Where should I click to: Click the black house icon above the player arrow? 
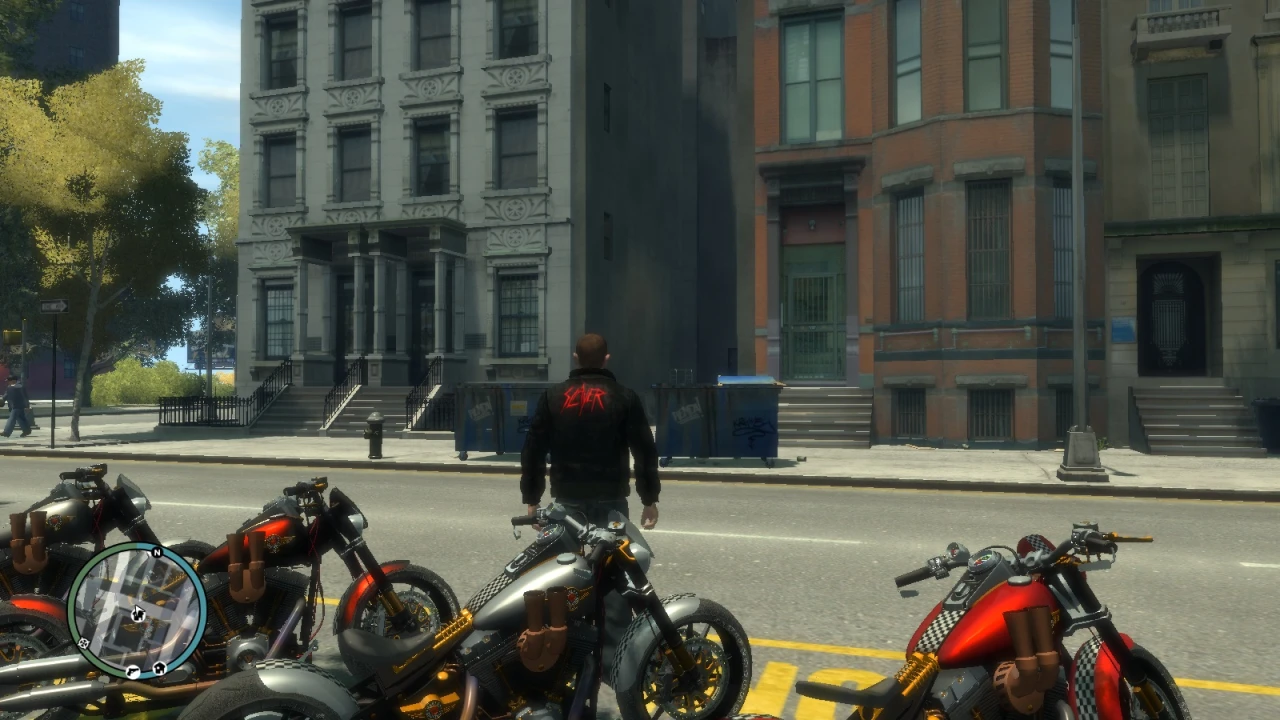click(138, 615)
